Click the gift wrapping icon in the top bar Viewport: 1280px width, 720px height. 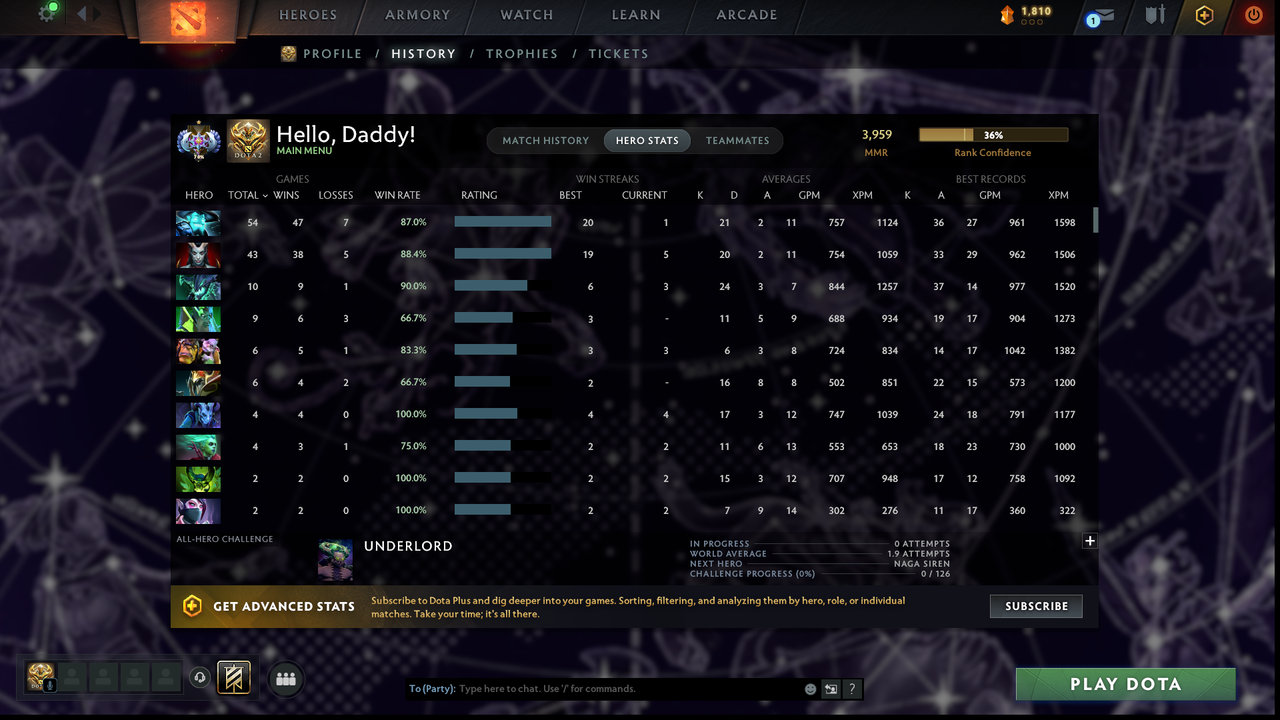[1155, 15]
